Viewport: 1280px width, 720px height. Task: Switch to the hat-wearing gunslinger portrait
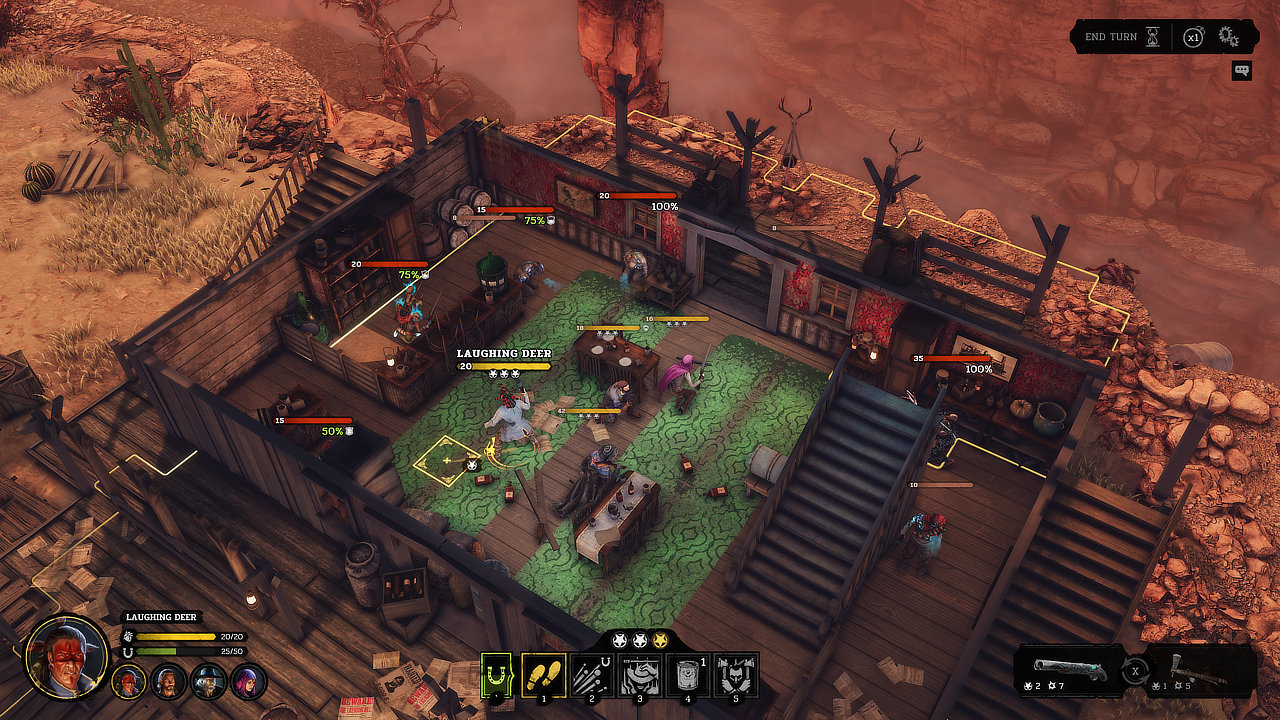(x=209, y=682)
